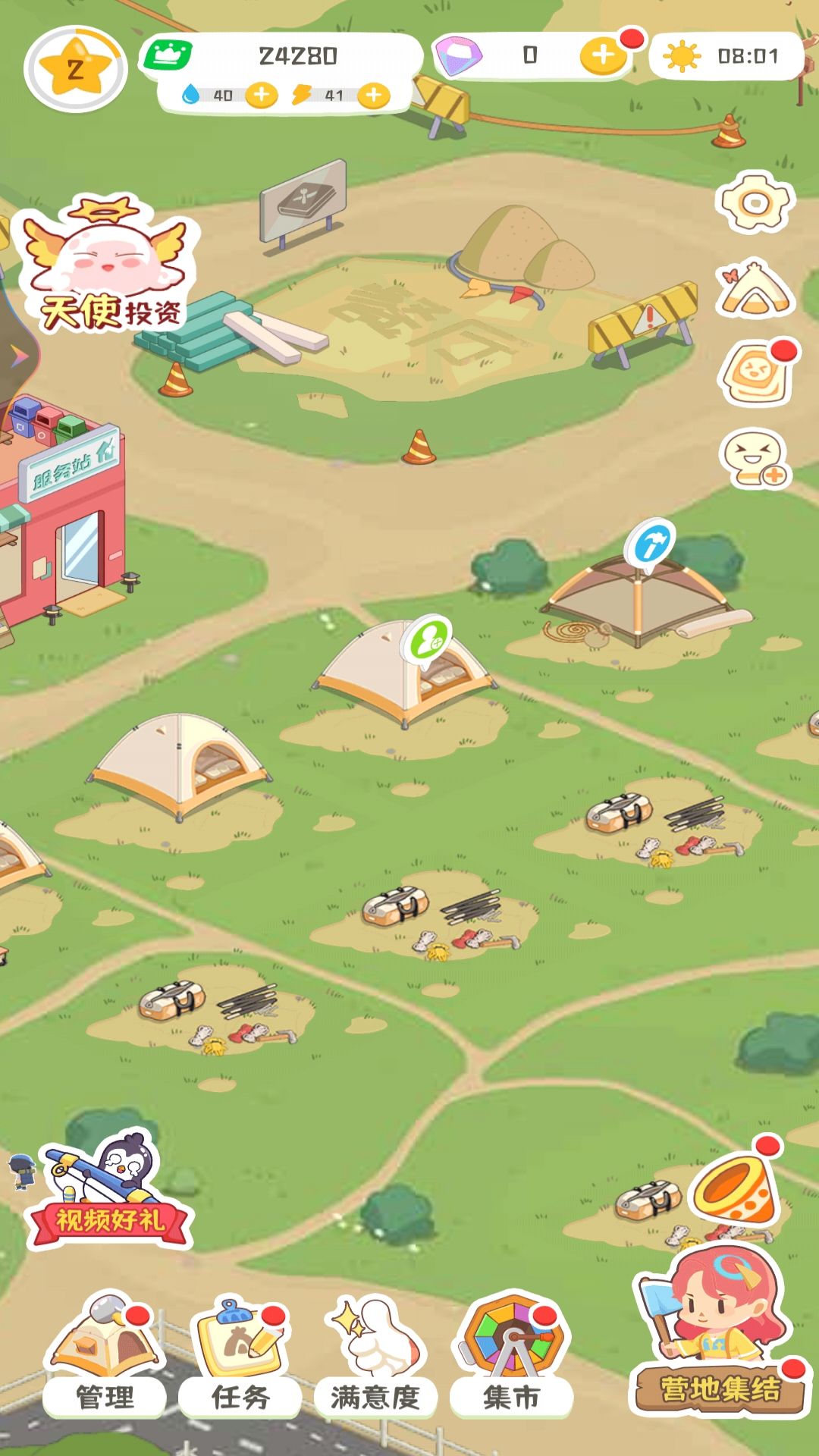Add water drops with the plus button
Viewport: 819px width, 1456px height.
click(x=262, y=96)
